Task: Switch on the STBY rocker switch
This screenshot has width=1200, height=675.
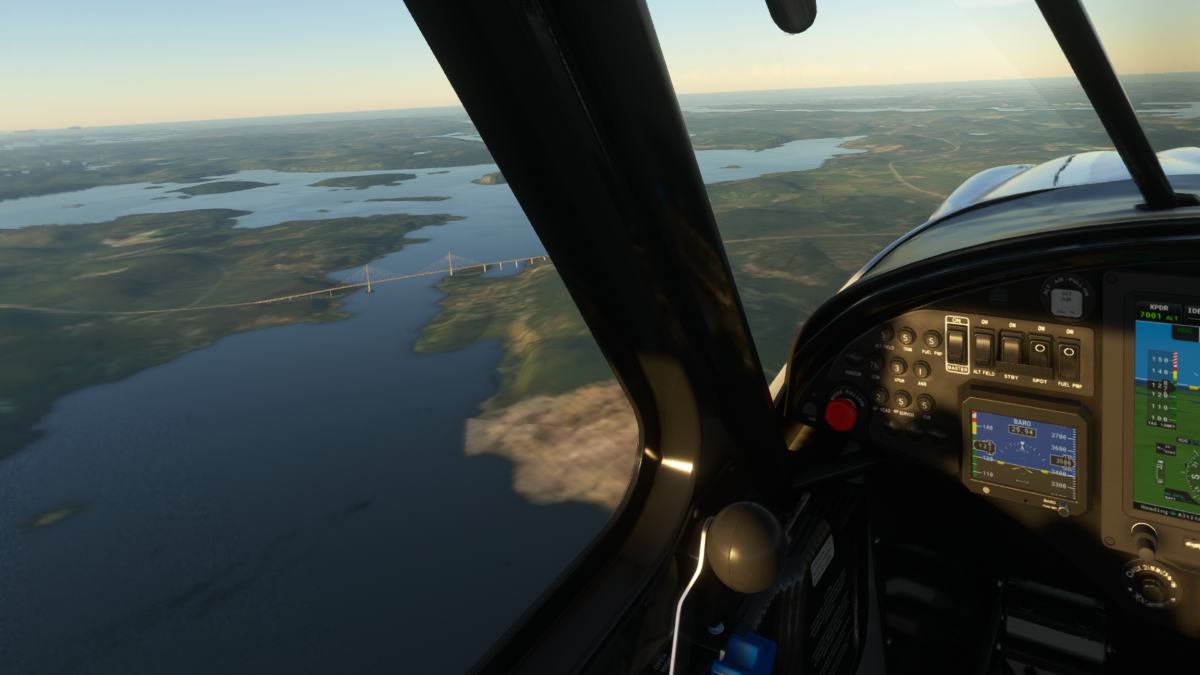Action: coord(1011,349)
